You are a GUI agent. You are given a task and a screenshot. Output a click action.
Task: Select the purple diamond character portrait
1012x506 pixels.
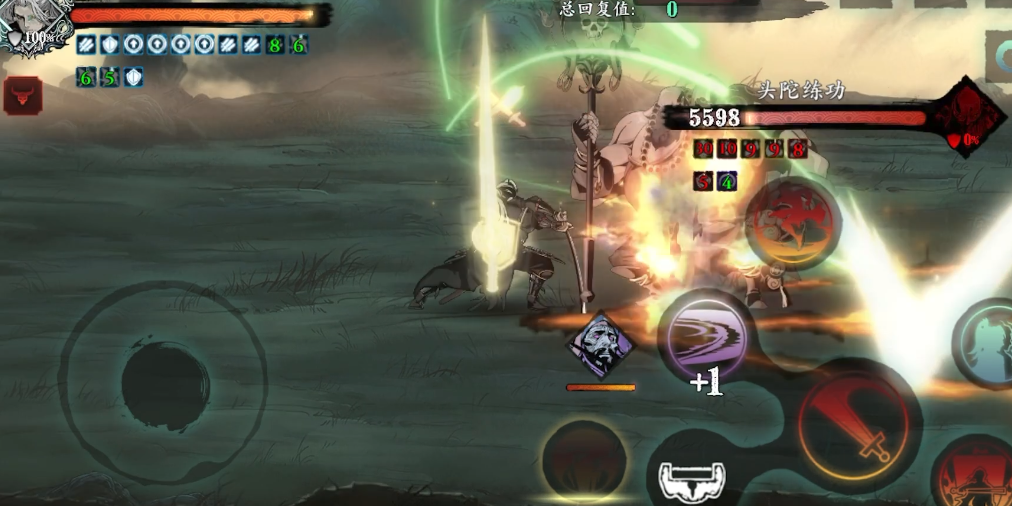[600, 346]
